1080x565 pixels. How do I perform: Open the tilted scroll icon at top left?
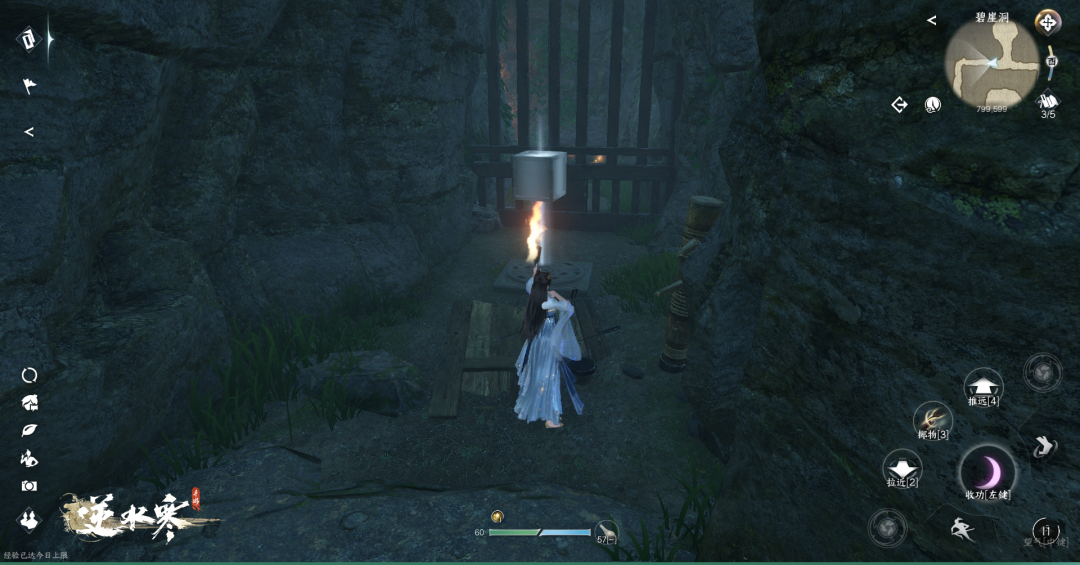pos(29,39)
